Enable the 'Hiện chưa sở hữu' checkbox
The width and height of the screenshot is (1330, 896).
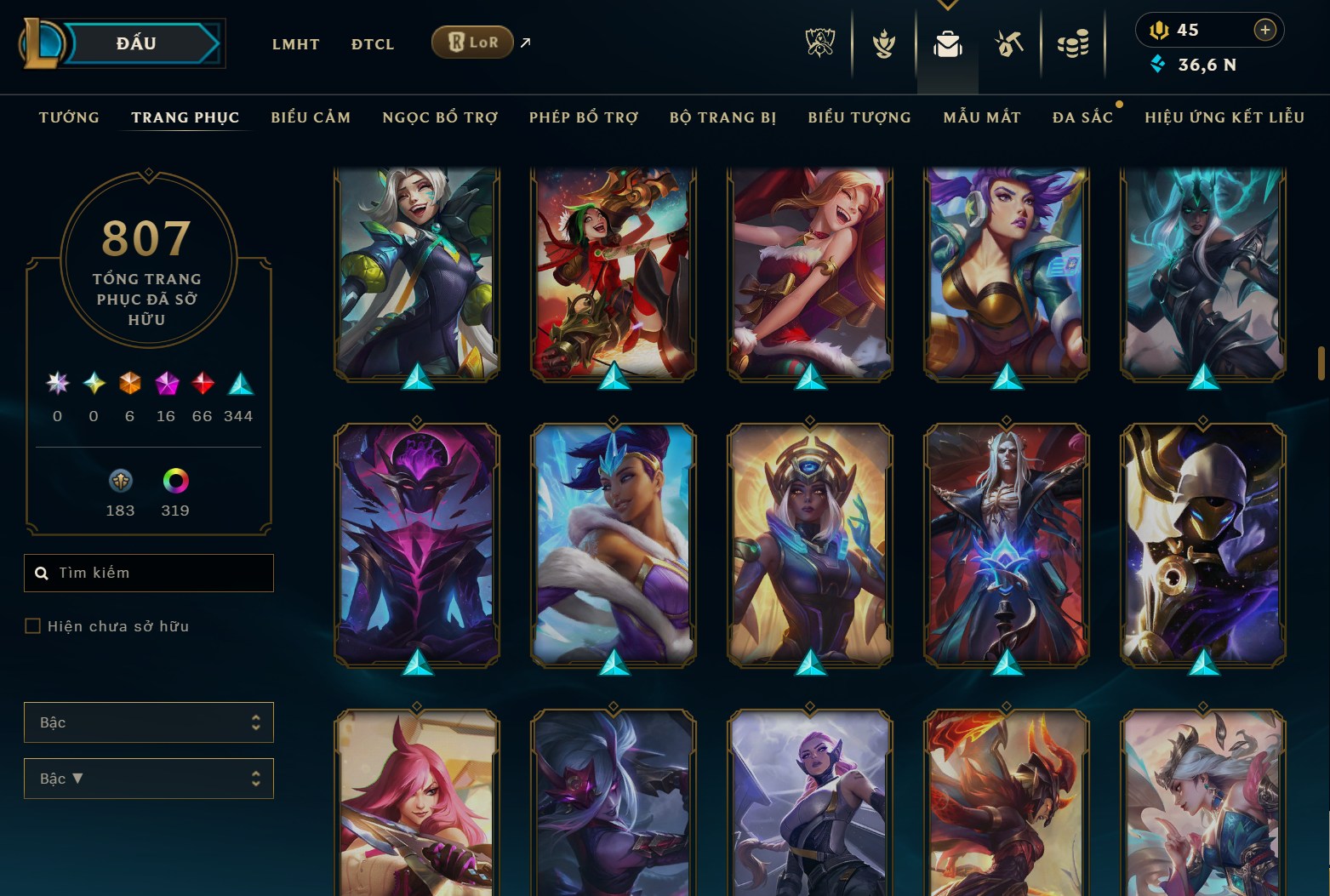click(x=33, y=625)
